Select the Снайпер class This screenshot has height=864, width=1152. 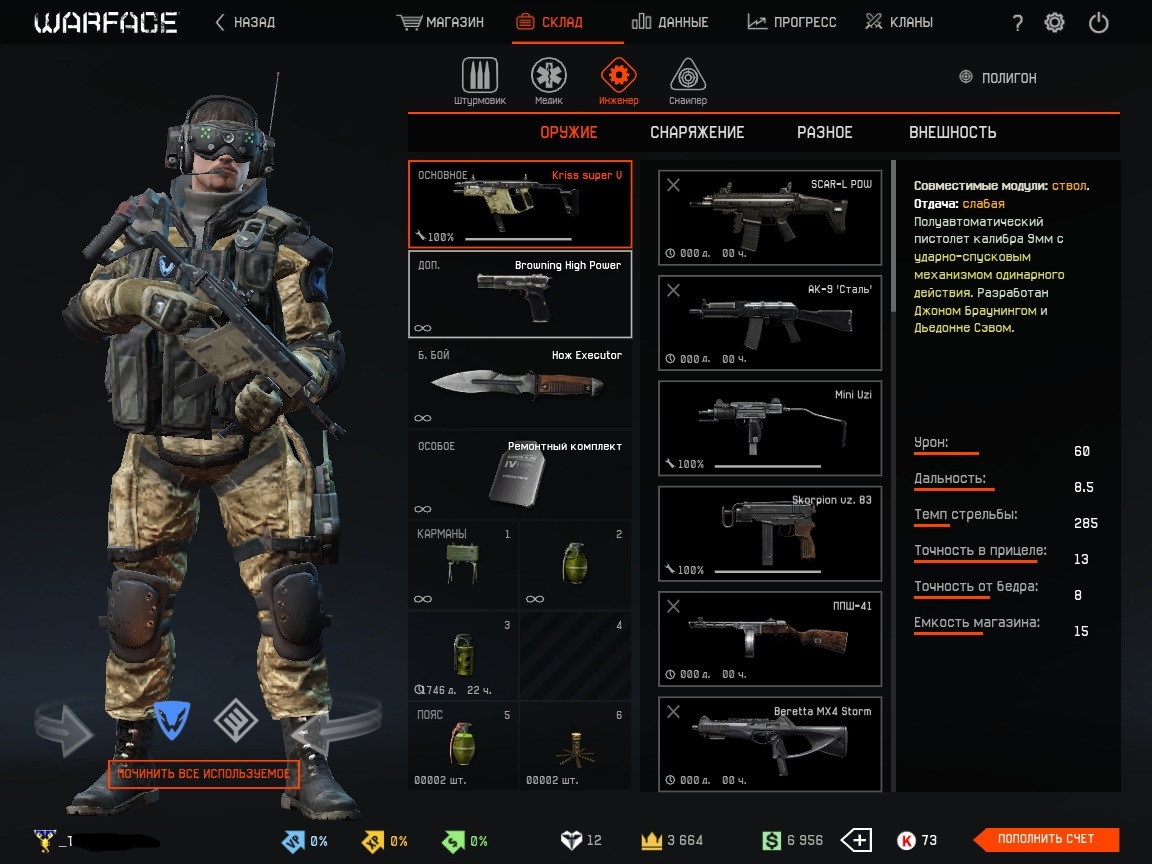(687, 79)
